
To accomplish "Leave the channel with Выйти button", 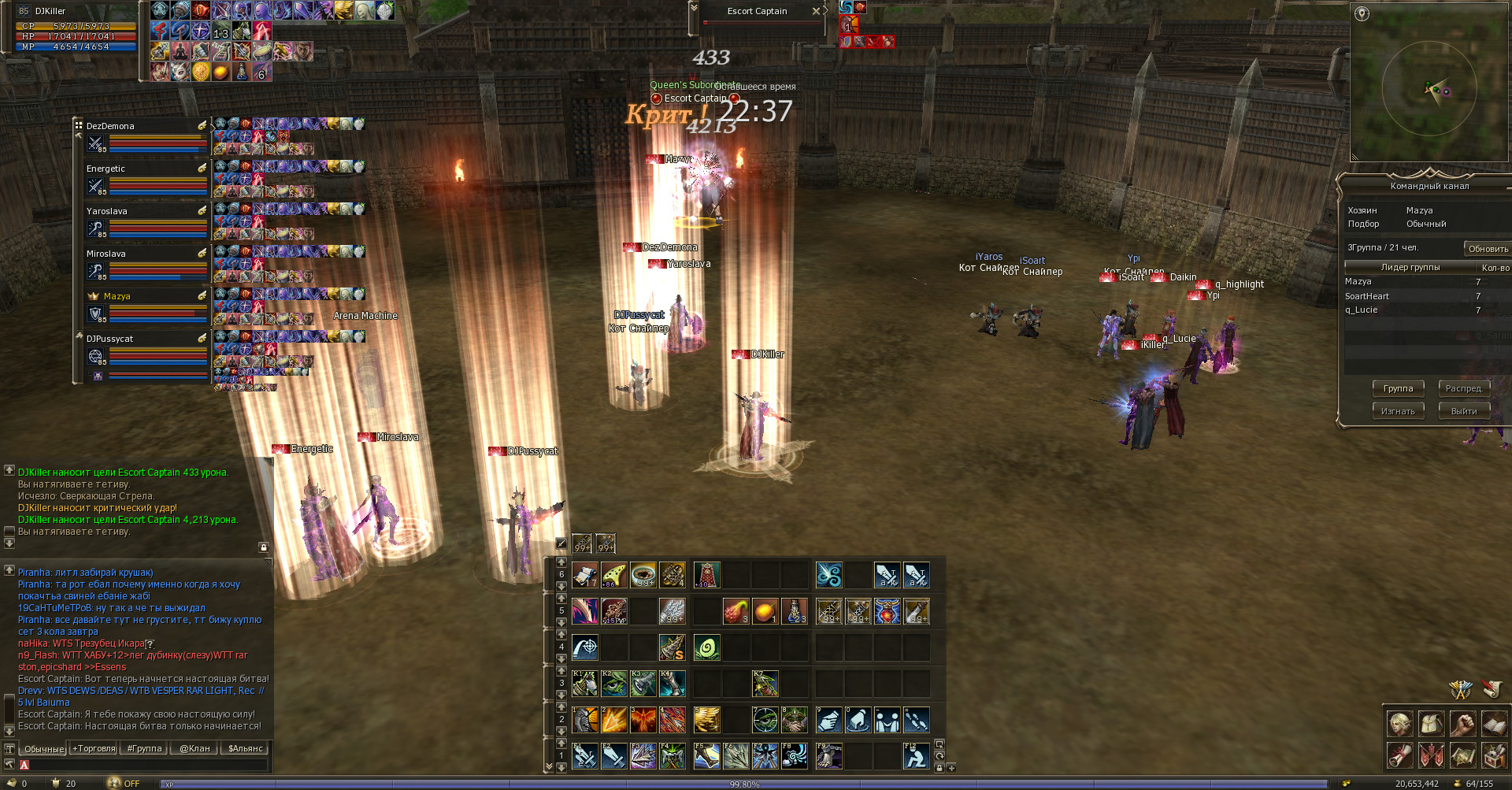I will tap(1464, 411).
